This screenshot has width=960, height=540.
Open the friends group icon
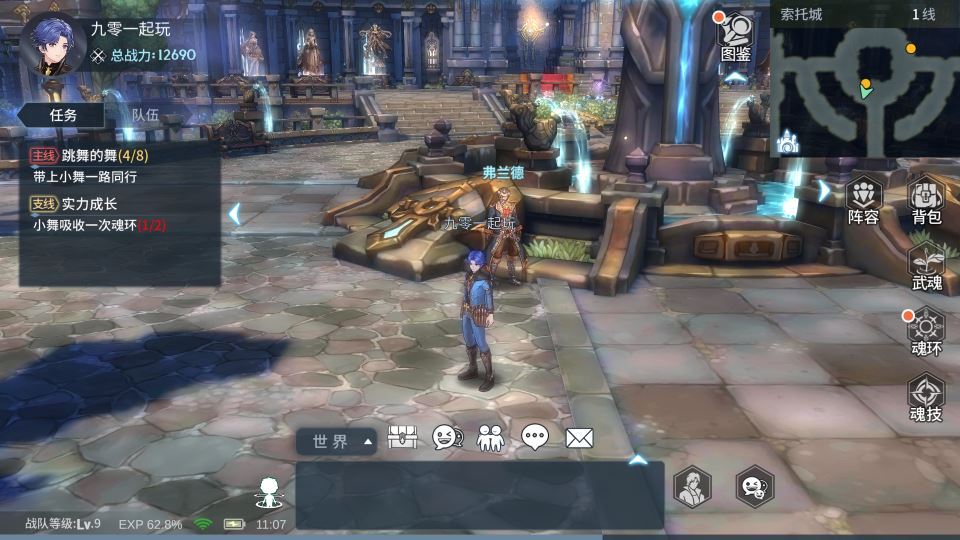tap(491, 438)
